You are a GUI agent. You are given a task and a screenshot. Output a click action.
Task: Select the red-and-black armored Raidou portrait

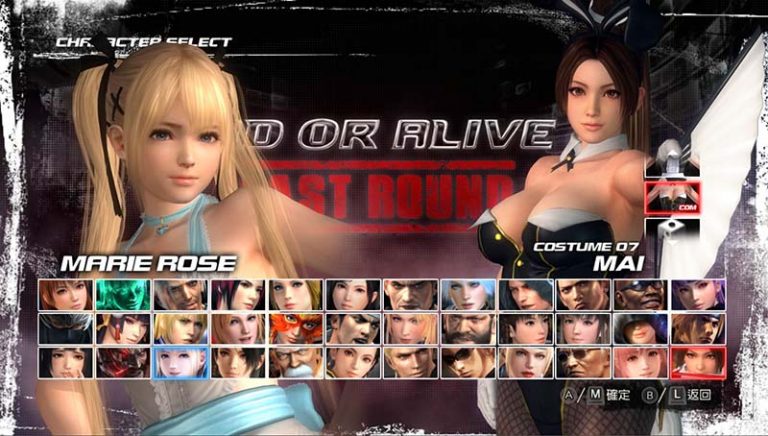click(123, 362)
